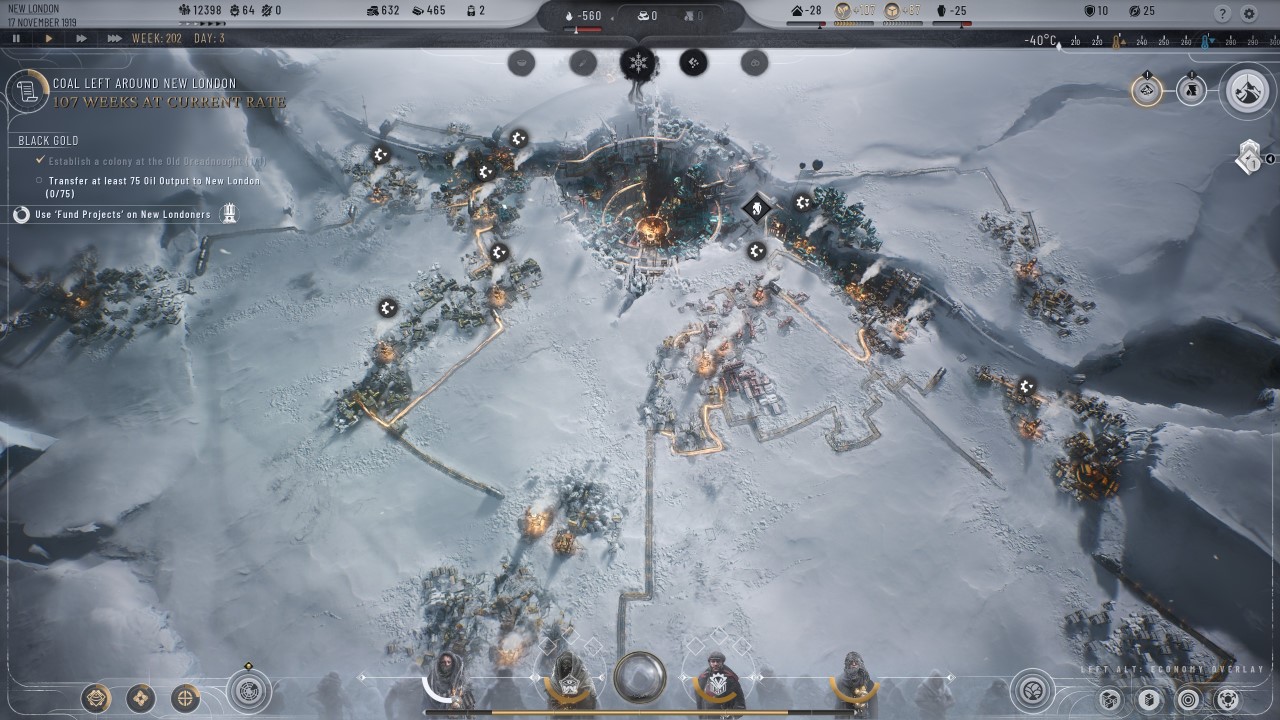Expand the stacked notification cards marked 1
Screen dimensions: 1280x720
pyautogui.click(x=1248, y=158)
